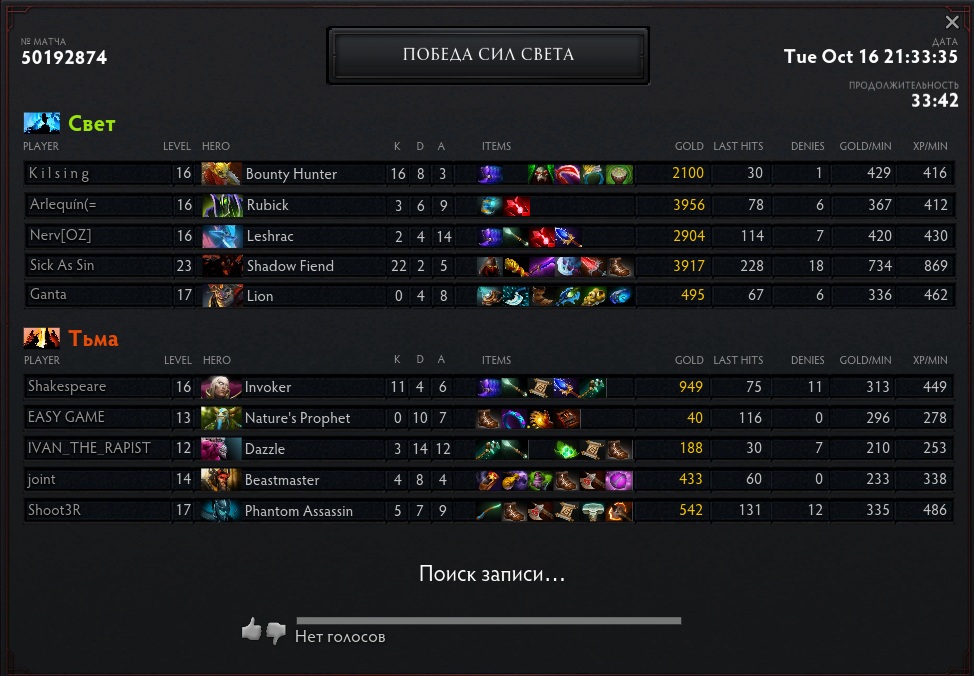The width and height of the screenshot is (974, 676).
Task: Choose the Dazzle hero portrait
Action: tap(221, 449)
